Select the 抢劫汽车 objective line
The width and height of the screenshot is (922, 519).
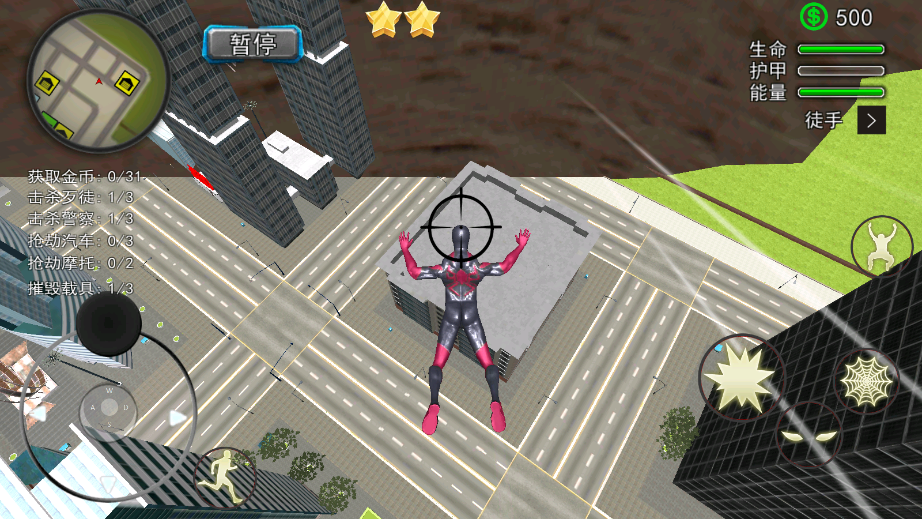[x=80, y=241]
